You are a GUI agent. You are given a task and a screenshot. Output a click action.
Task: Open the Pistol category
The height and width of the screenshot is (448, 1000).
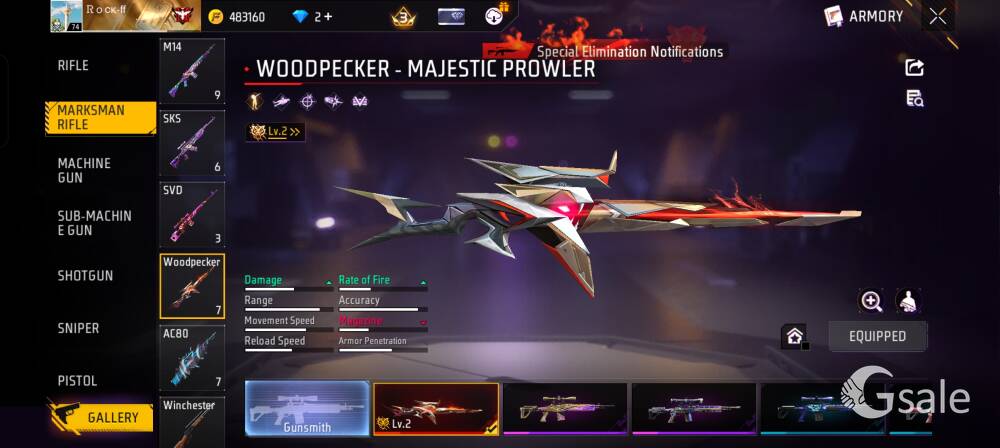point(77,381)
